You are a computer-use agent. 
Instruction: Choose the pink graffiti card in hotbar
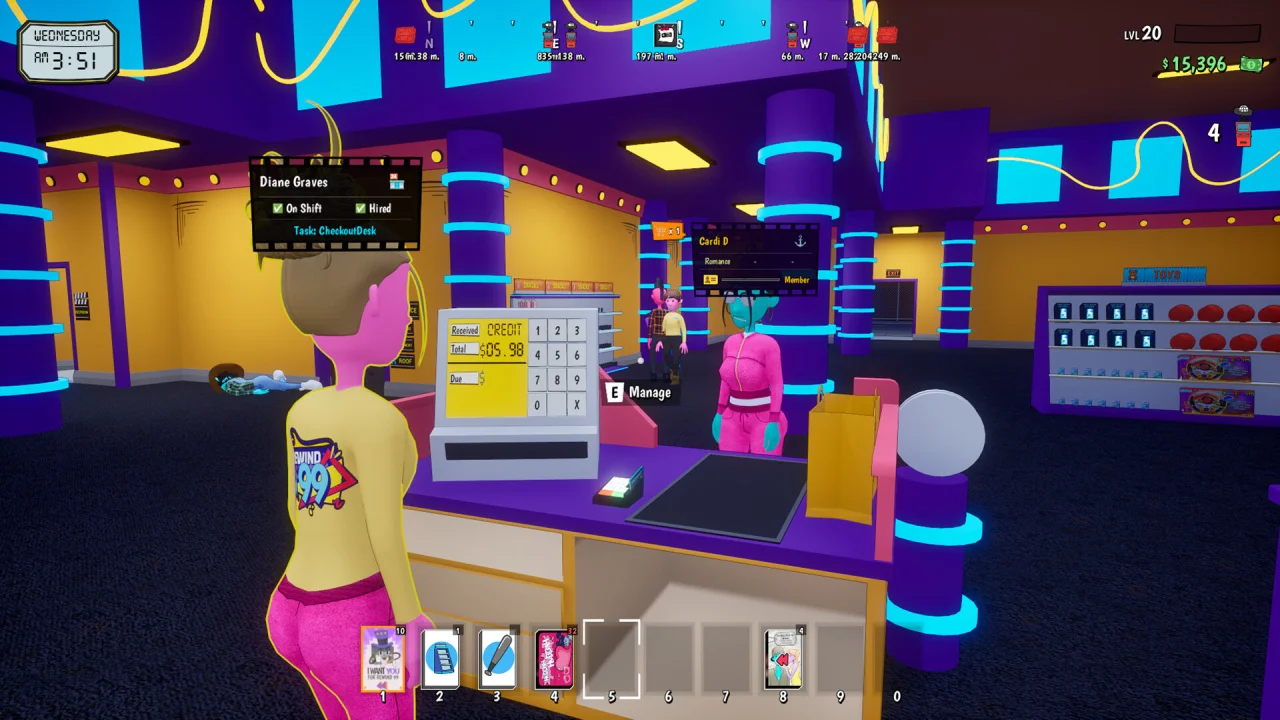(554, 659)
